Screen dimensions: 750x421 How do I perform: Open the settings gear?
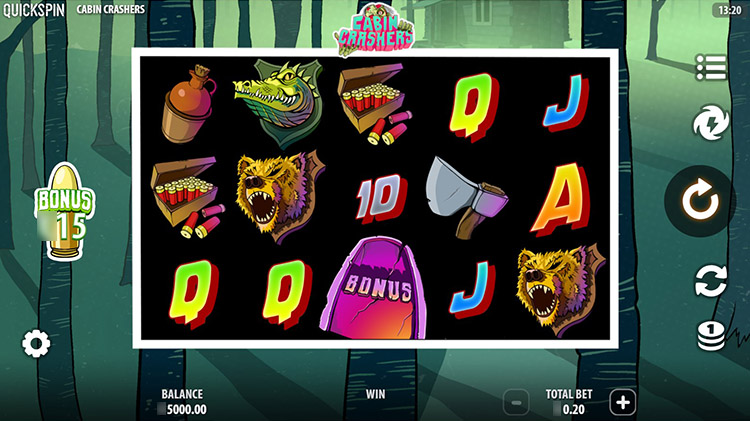tap(36, 345)
